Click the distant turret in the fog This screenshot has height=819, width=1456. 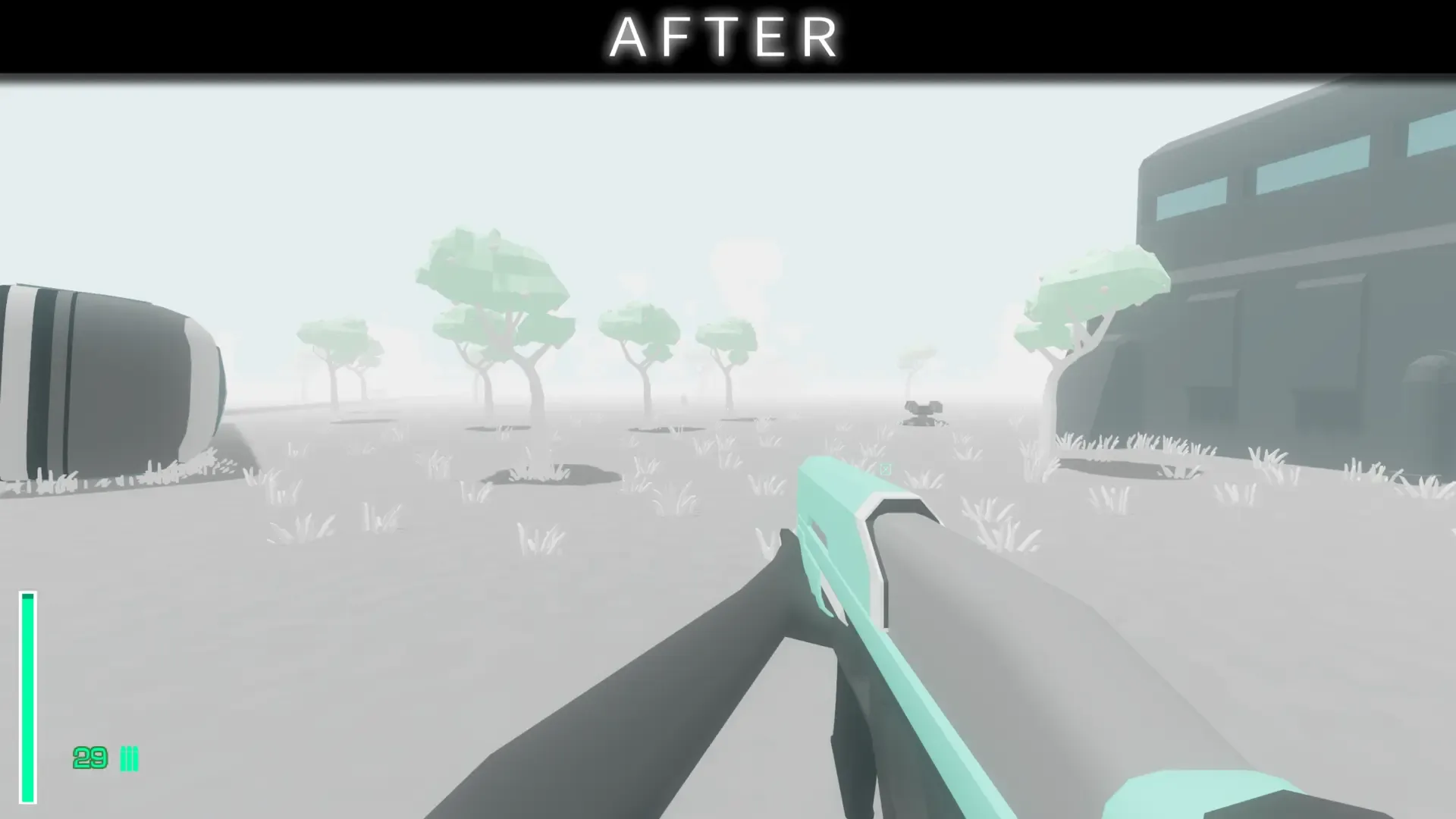(x=921, y=412)
